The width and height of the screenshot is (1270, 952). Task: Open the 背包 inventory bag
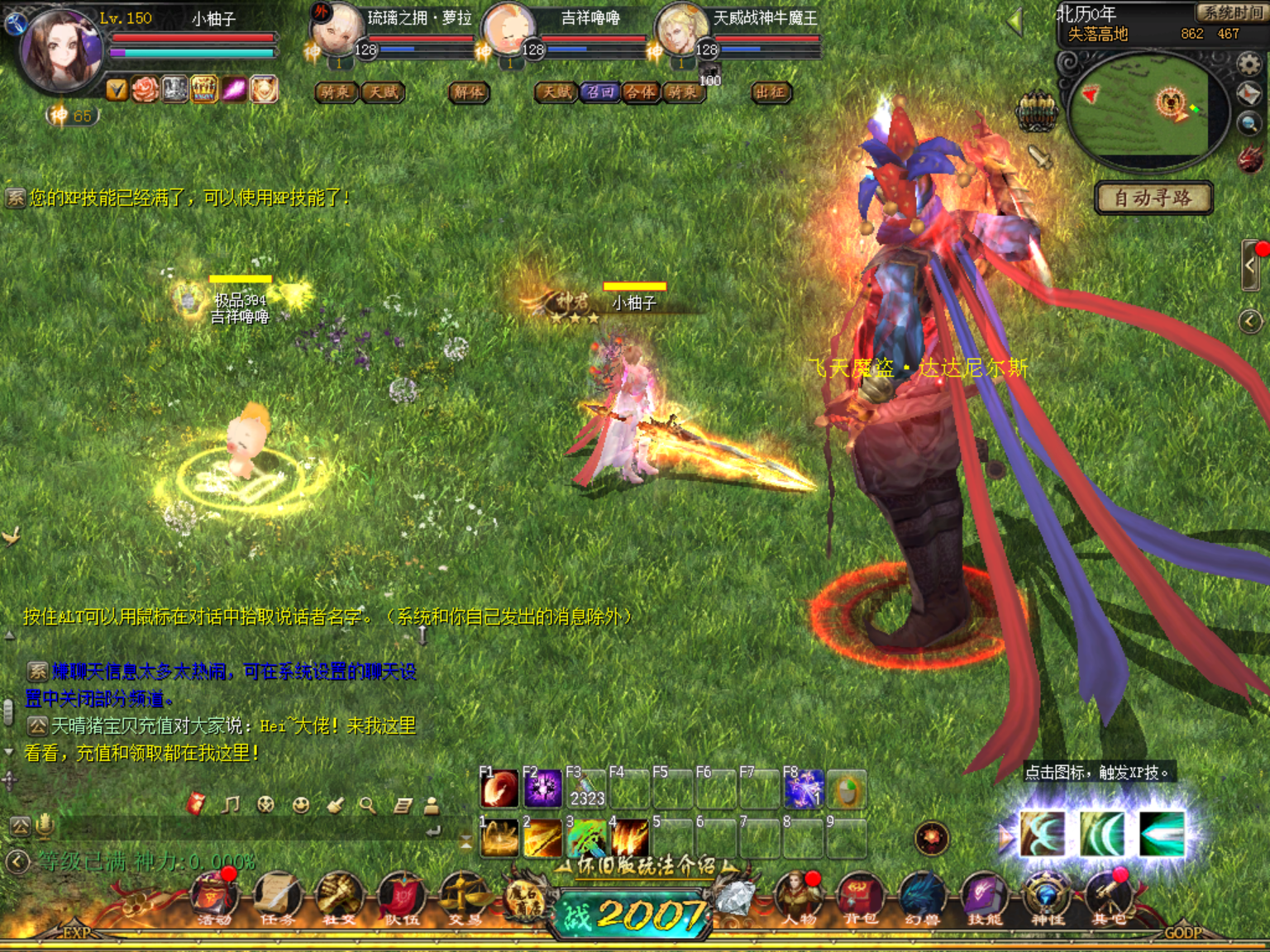point(860,897)
